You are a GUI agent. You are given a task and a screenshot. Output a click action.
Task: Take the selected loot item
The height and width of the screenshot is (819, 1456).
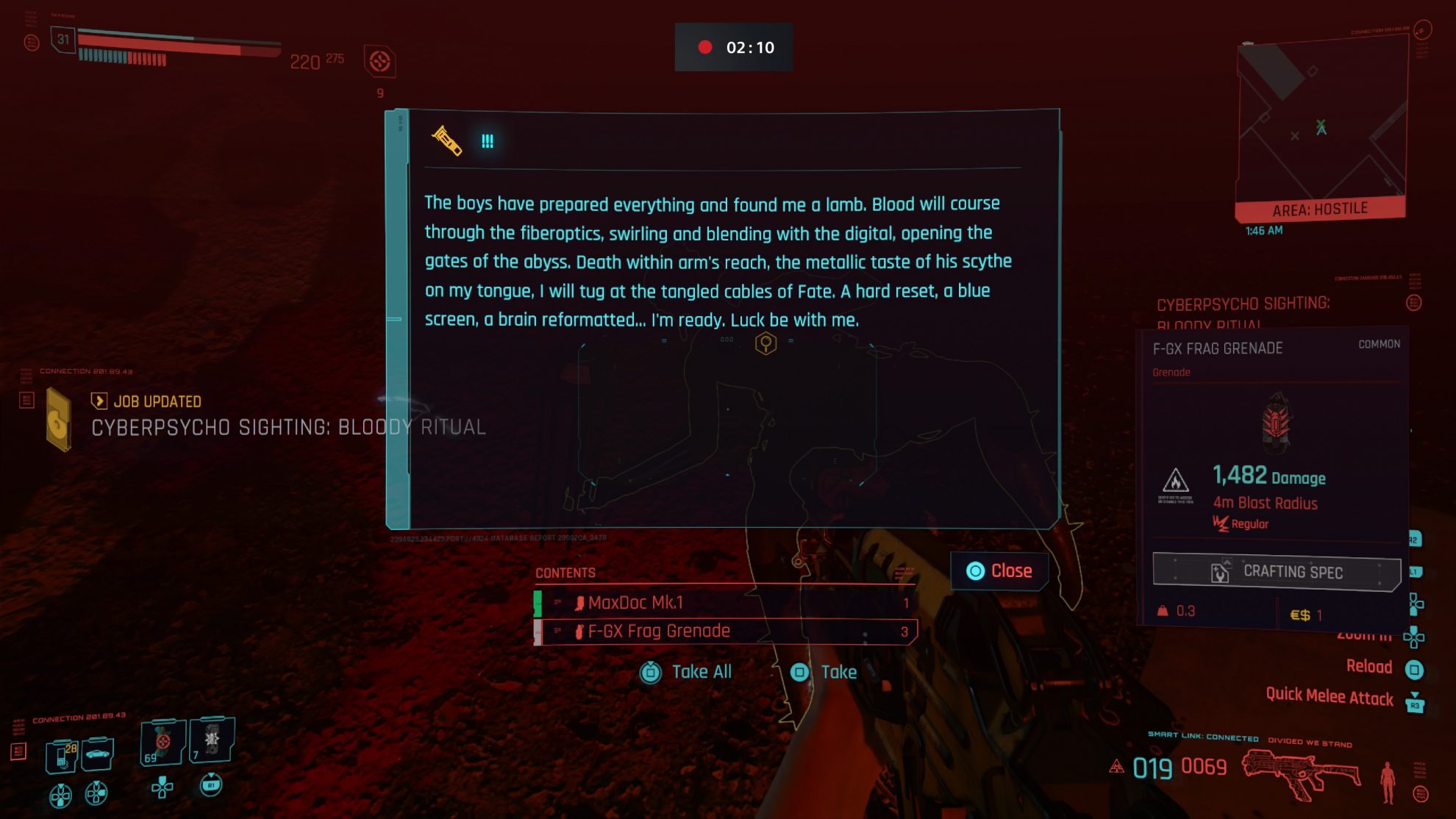coord(824,672)
